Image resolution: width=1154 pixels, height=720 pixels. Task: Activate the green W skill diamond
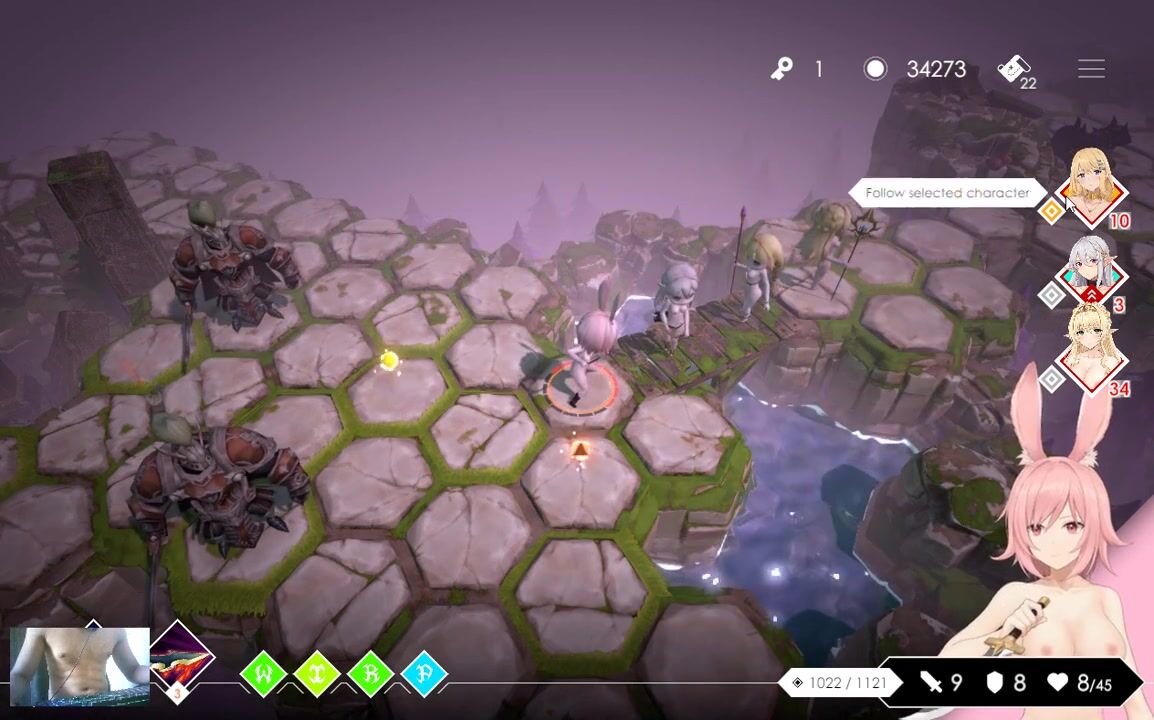tap(264, 674)
